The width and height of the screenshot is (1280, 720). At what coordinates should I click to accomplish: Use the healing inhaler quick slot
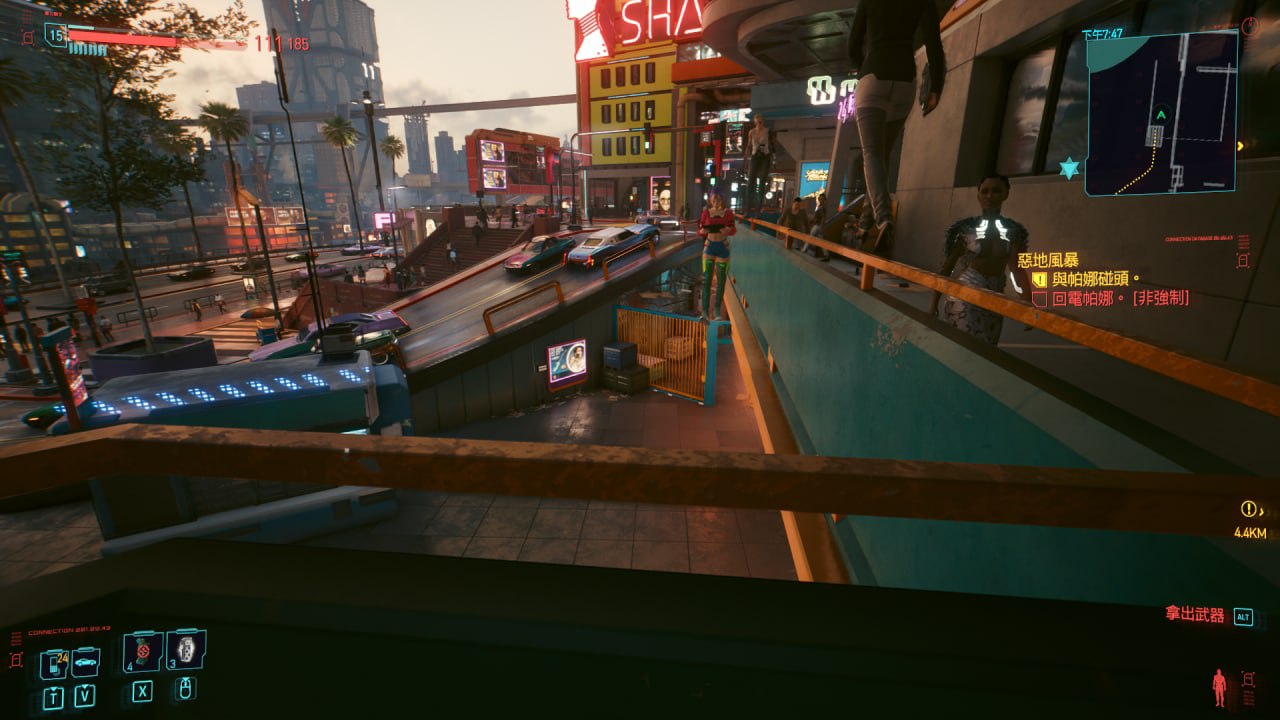click(143, 652)
